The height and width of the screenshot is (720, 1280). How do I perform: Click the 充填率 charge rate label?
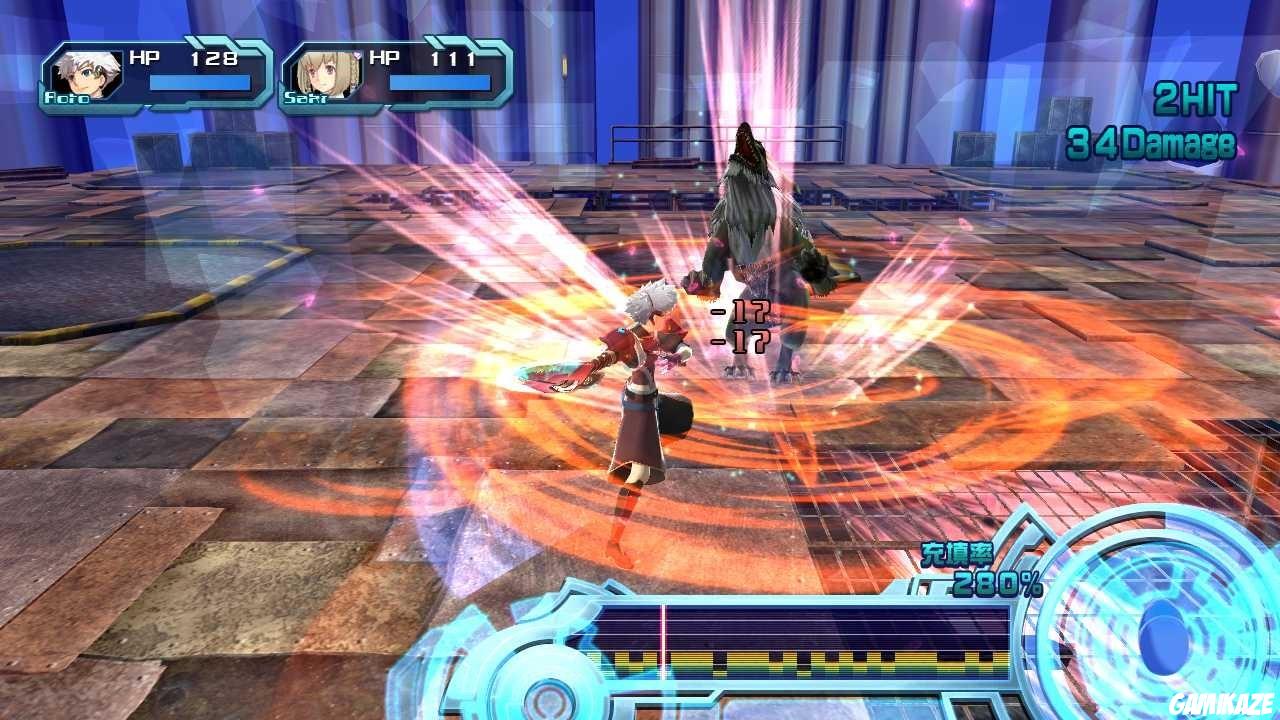point(957,554)
